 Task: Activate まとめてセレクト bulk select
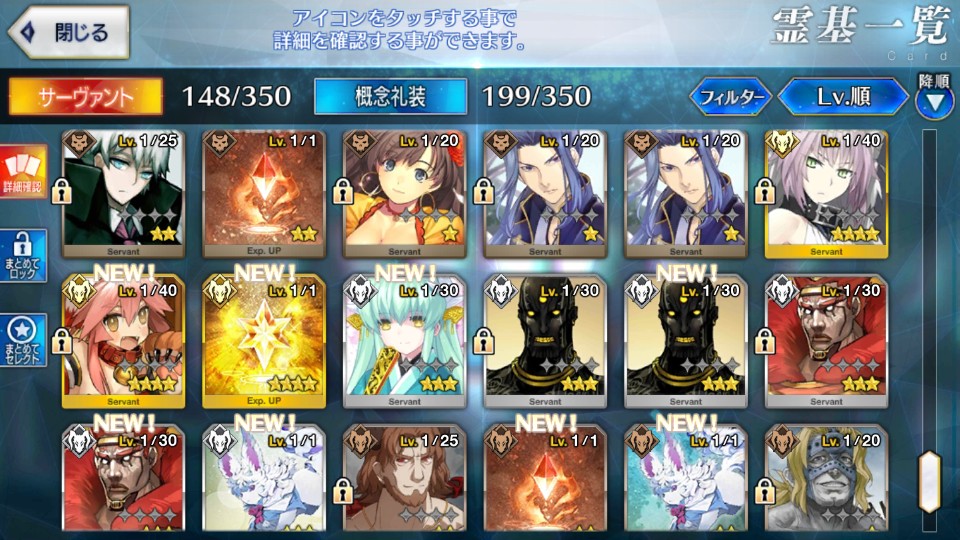tap(22, 340)
